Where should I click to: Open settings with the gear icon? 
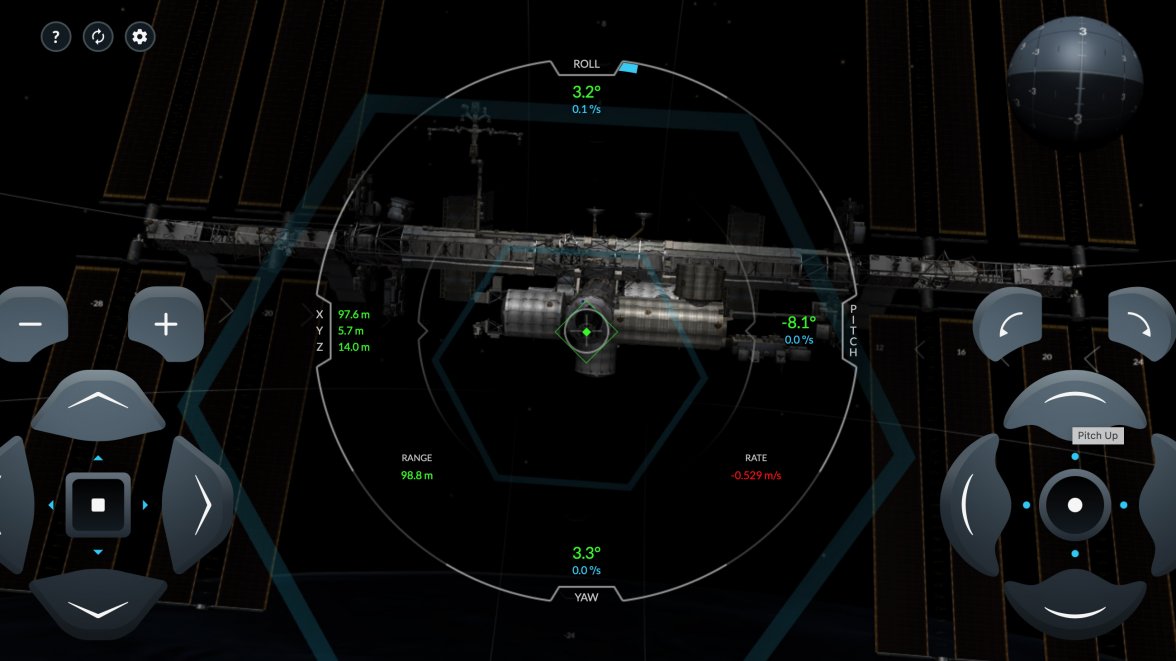(140, 38)
